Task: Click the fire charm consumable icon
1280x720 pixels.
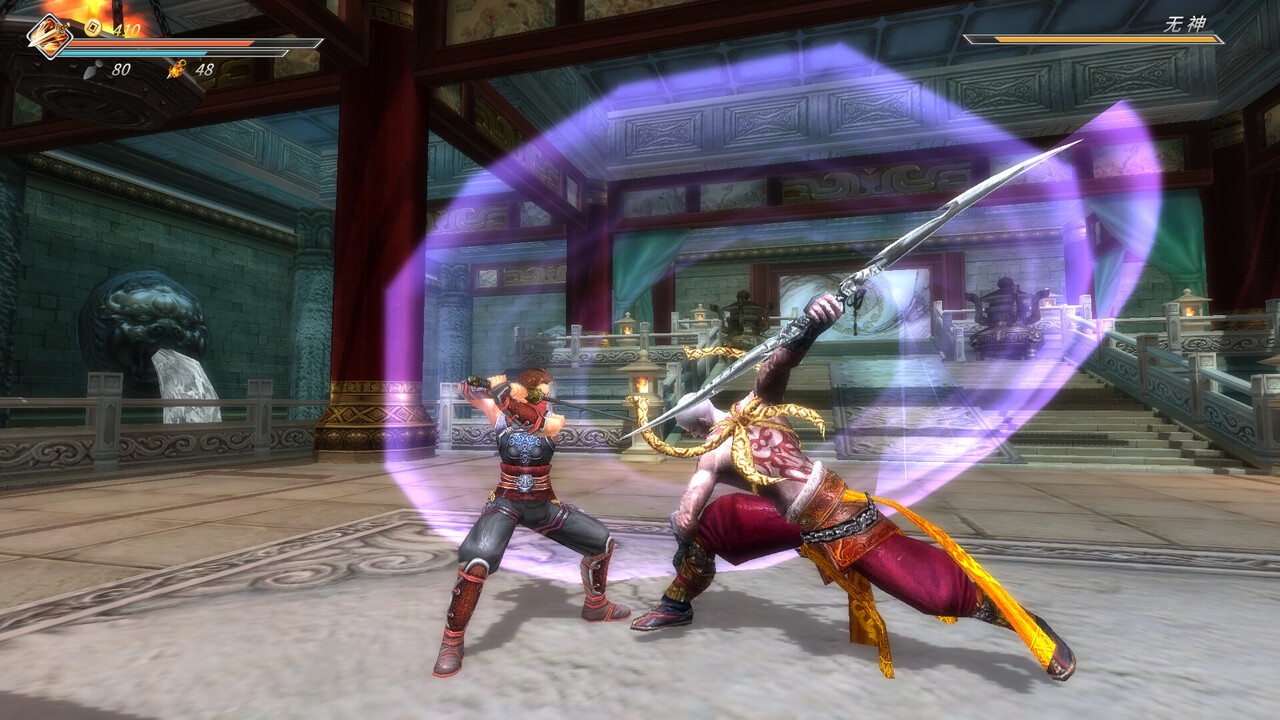Action: tap(176, 69)
